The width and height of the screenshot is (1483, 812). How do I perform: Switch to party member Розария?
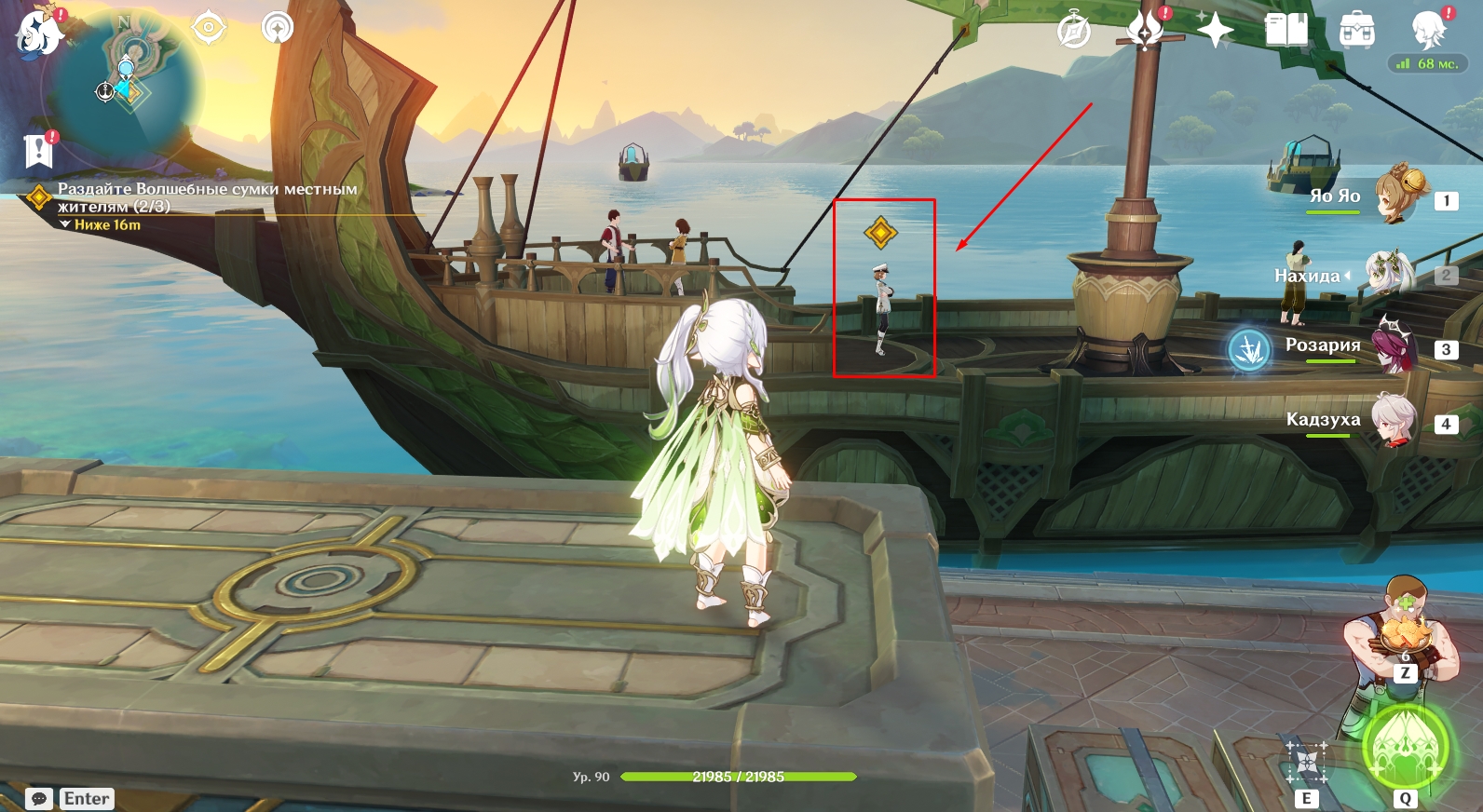1395,346
